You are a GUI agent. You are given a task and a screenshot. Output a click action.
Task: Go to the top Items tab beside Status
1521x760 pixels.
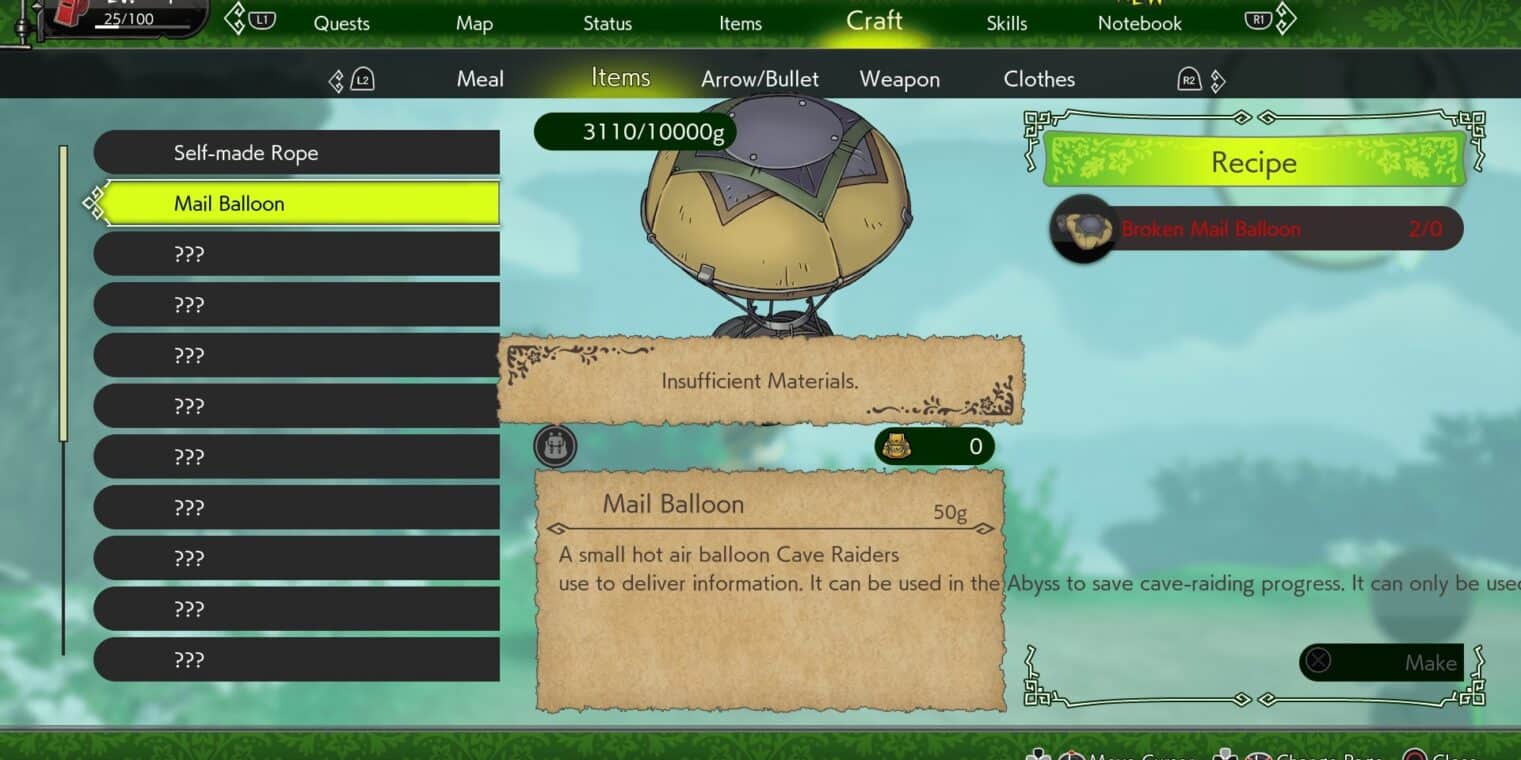tap(740, 23)
